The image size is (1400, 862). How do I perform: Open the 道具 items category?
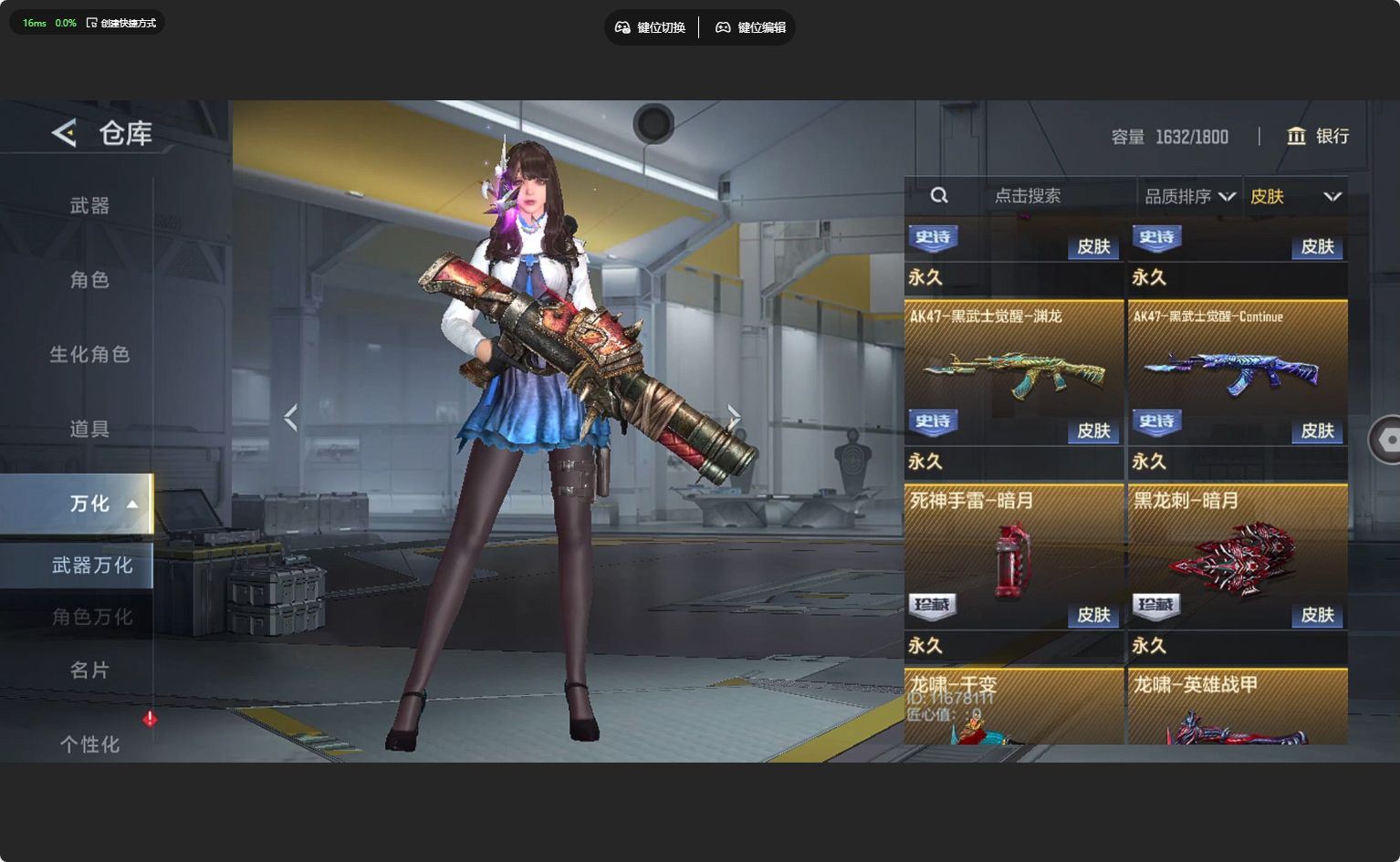(89, 429)
